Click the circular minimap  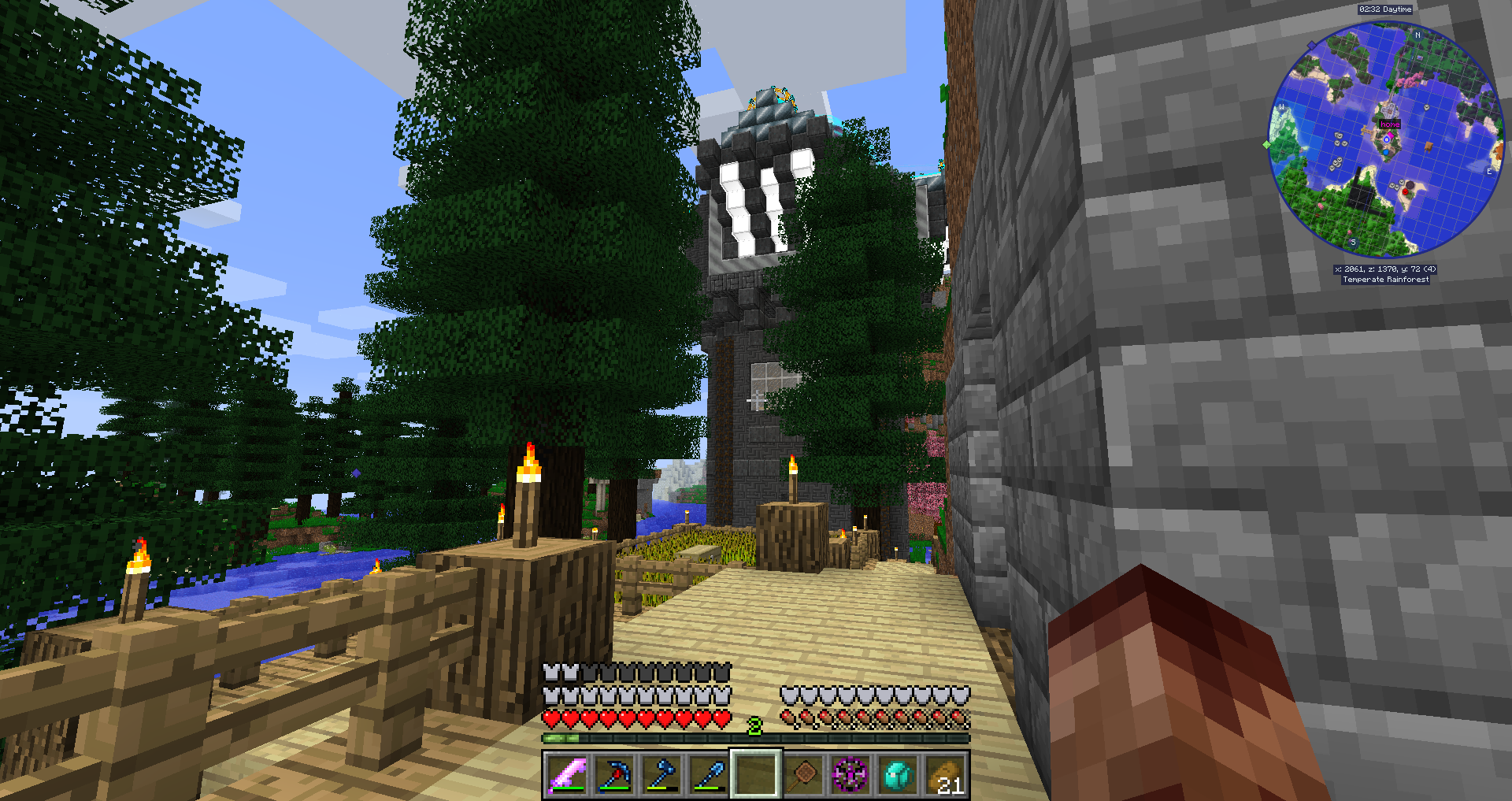coord(1387,139)
